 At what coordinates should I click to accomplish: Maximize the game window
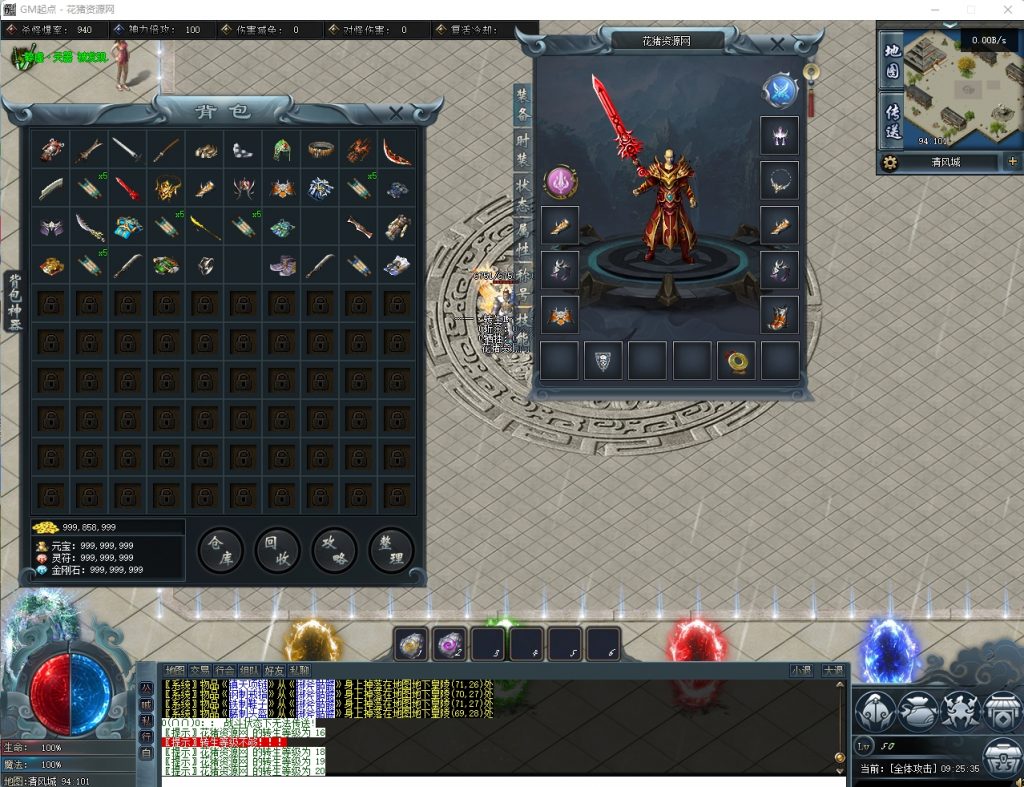[x=970, y=9]
